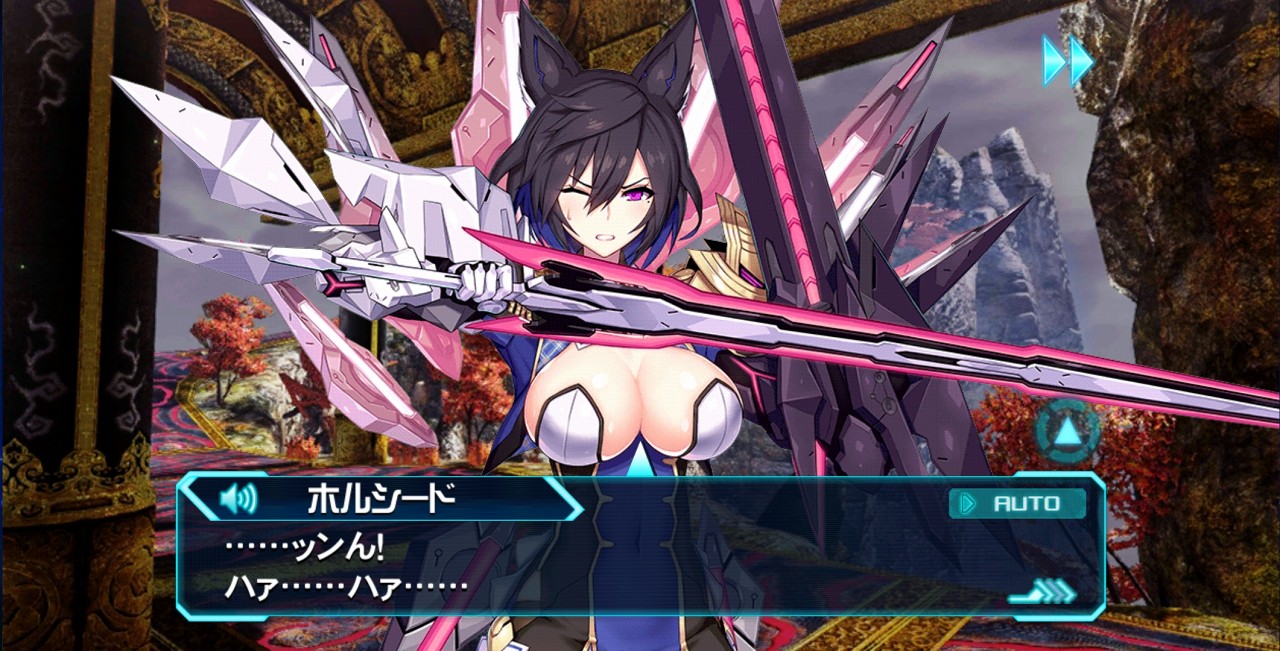Replay the voice line with the speaker icon

click(237, 498)
